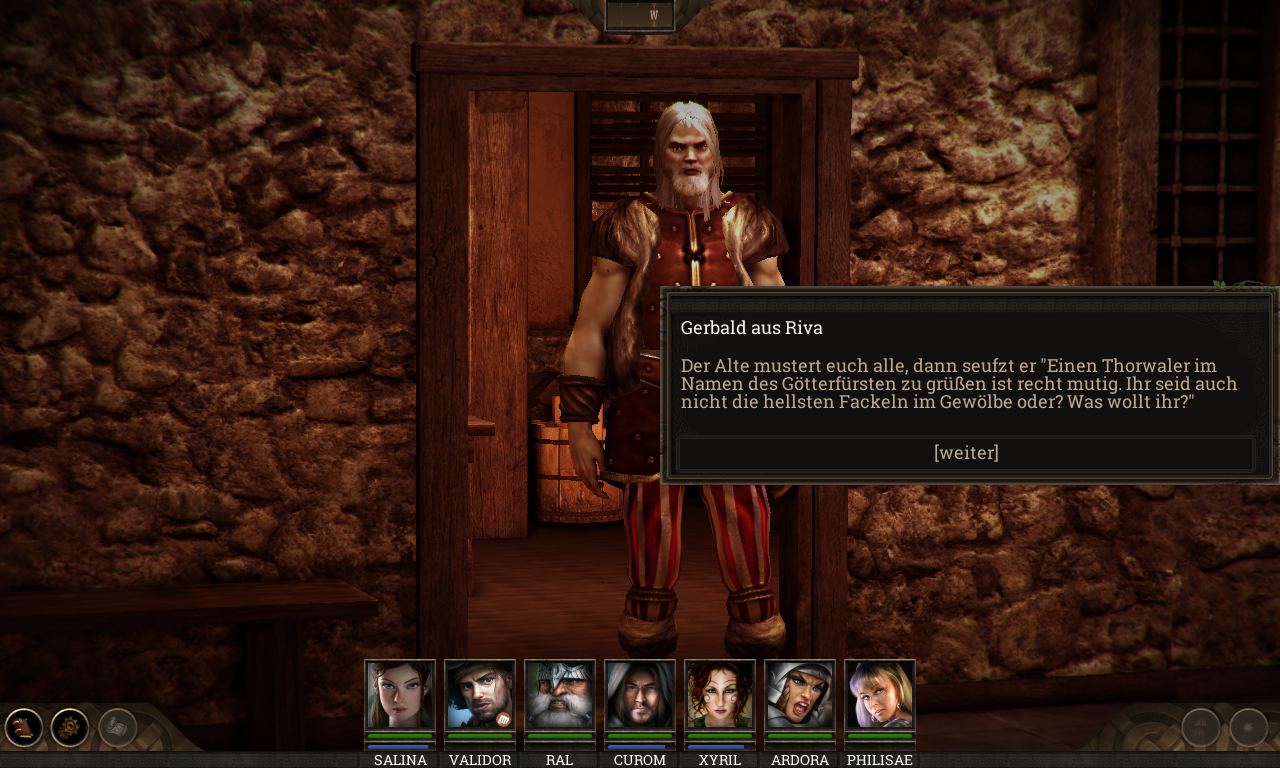The height and width of the screenshot is (768, 1280).
Task: Click the left circular action icon bottom right
Action: coord(1199,727)
